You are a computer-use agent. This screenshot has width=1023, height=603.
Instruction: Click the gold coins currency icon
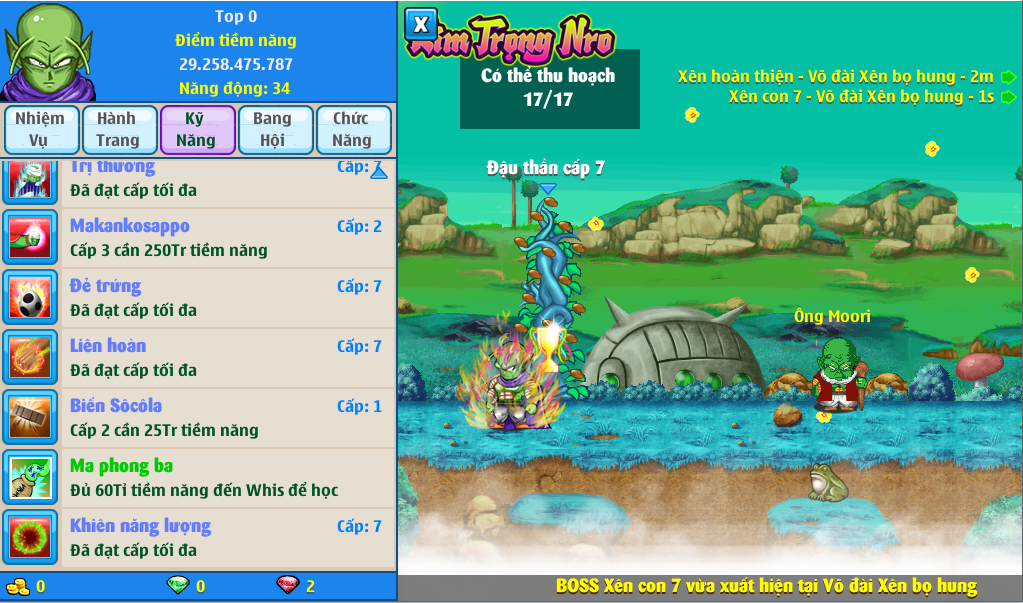17,586
